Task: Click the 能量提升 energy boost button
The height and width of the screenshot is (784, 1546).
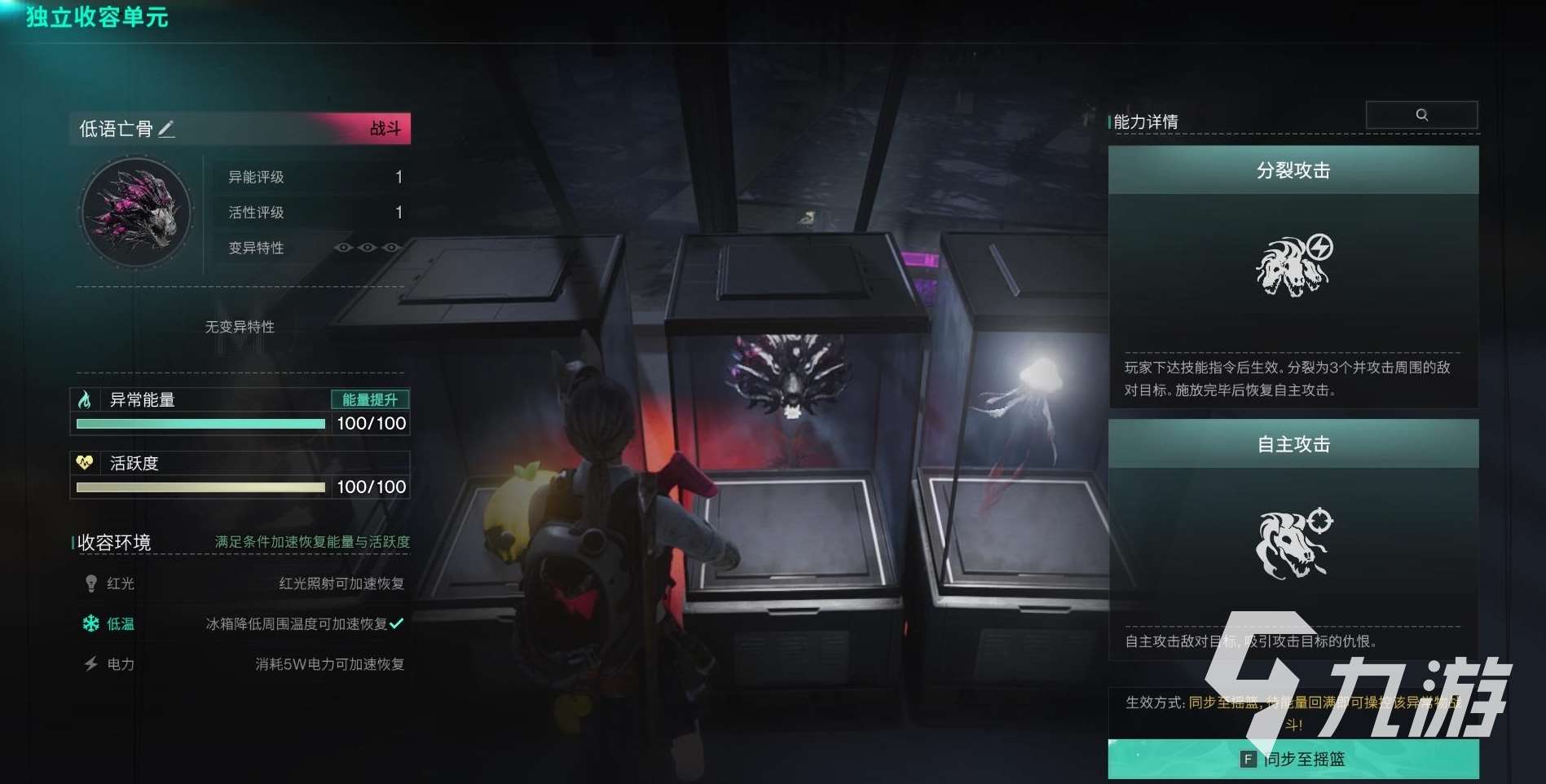Action: pos(370,399)
